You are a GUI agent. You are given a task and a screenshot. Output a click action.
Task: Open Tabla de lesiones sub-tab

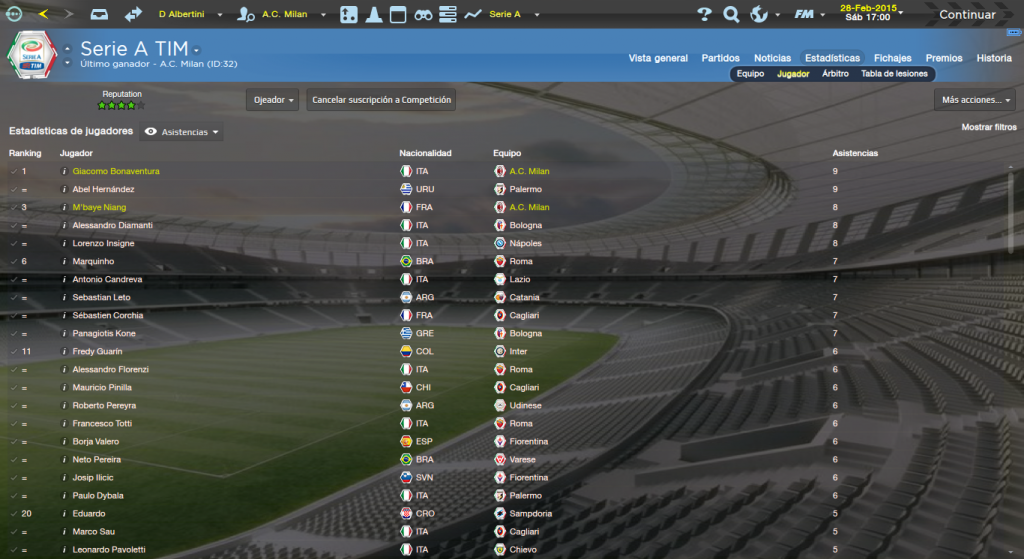894,74
